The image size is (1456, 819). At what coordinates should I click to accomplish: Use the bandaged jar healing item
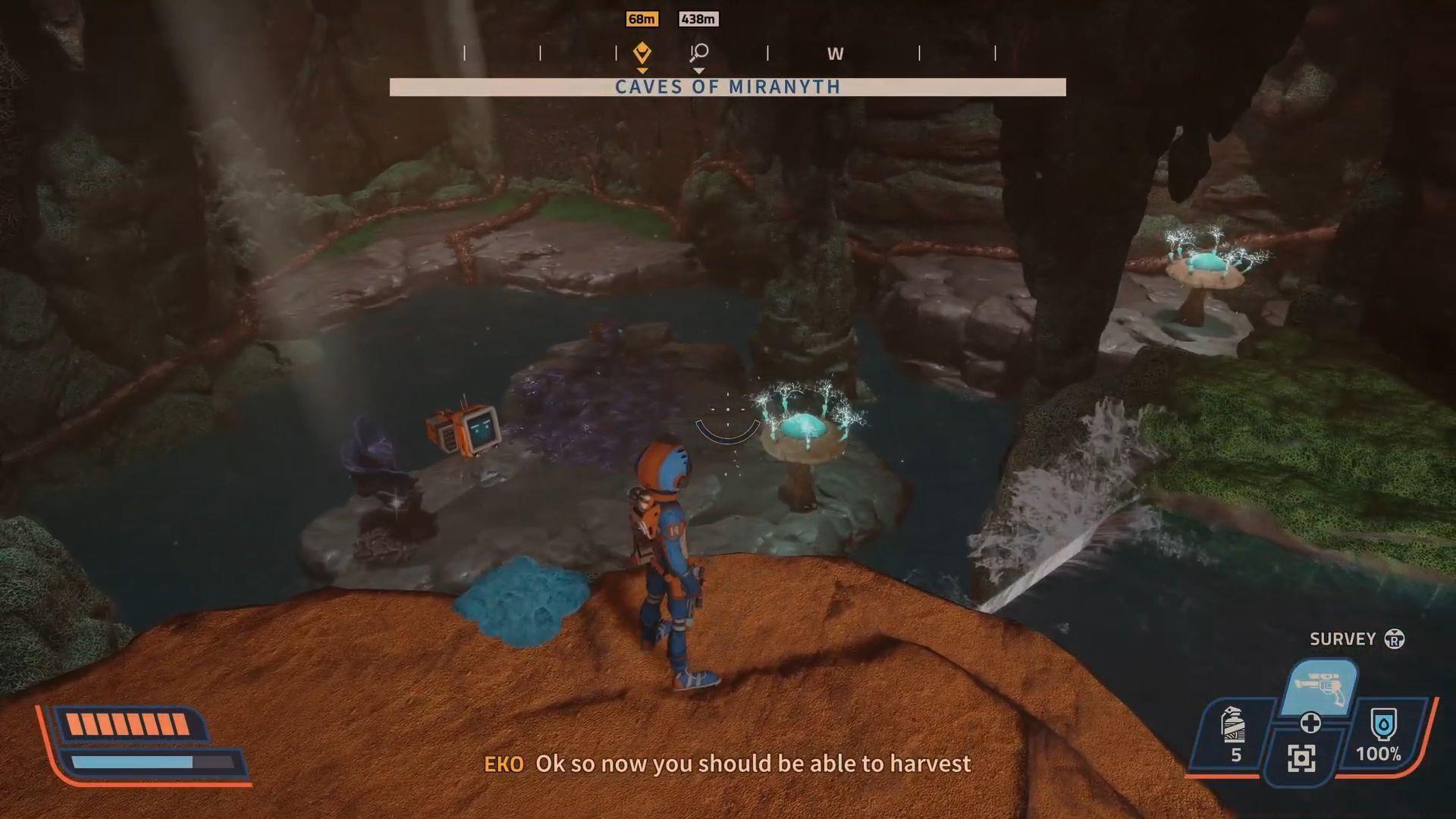coord(1234,726)
